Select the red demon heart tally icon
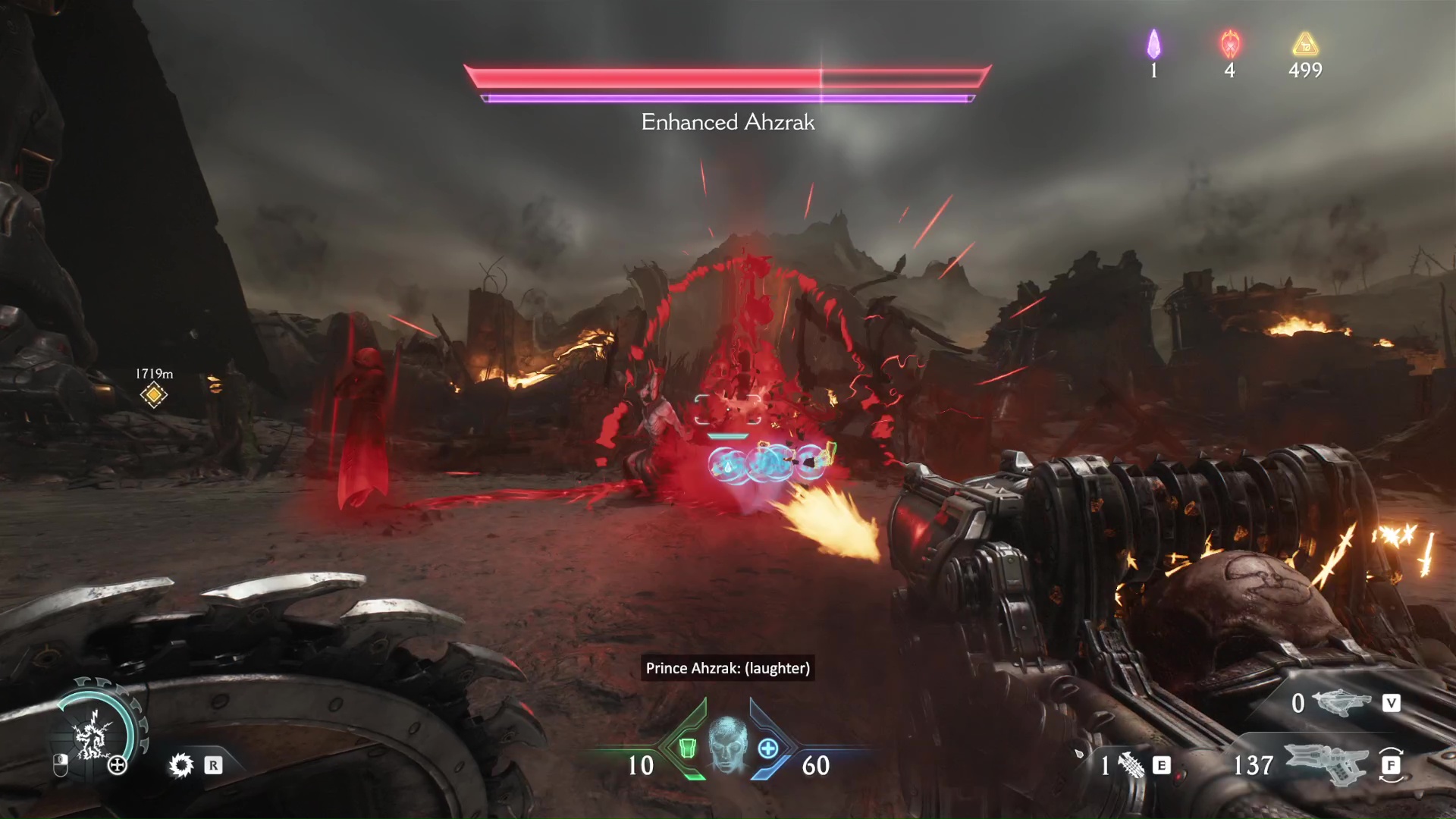 pyautogui.click(x=1229, y=45)
